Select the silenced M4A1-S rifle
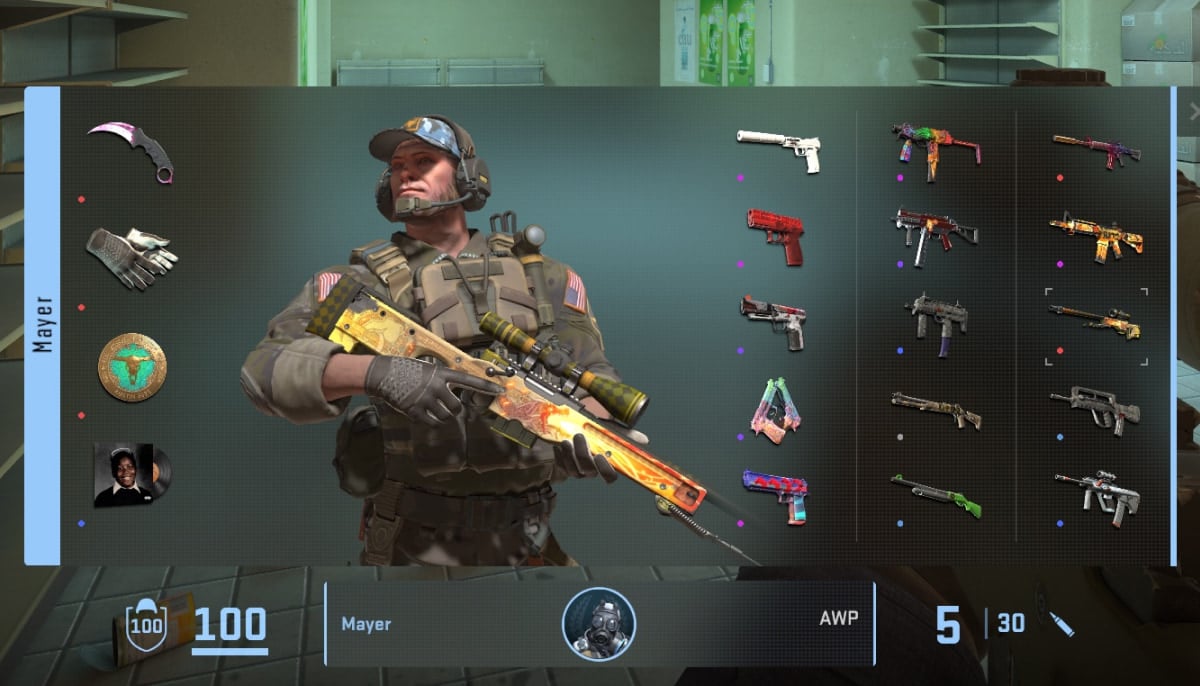Image resolution: width=1200 pixels, height=686 pixels. click(1096, 149)
